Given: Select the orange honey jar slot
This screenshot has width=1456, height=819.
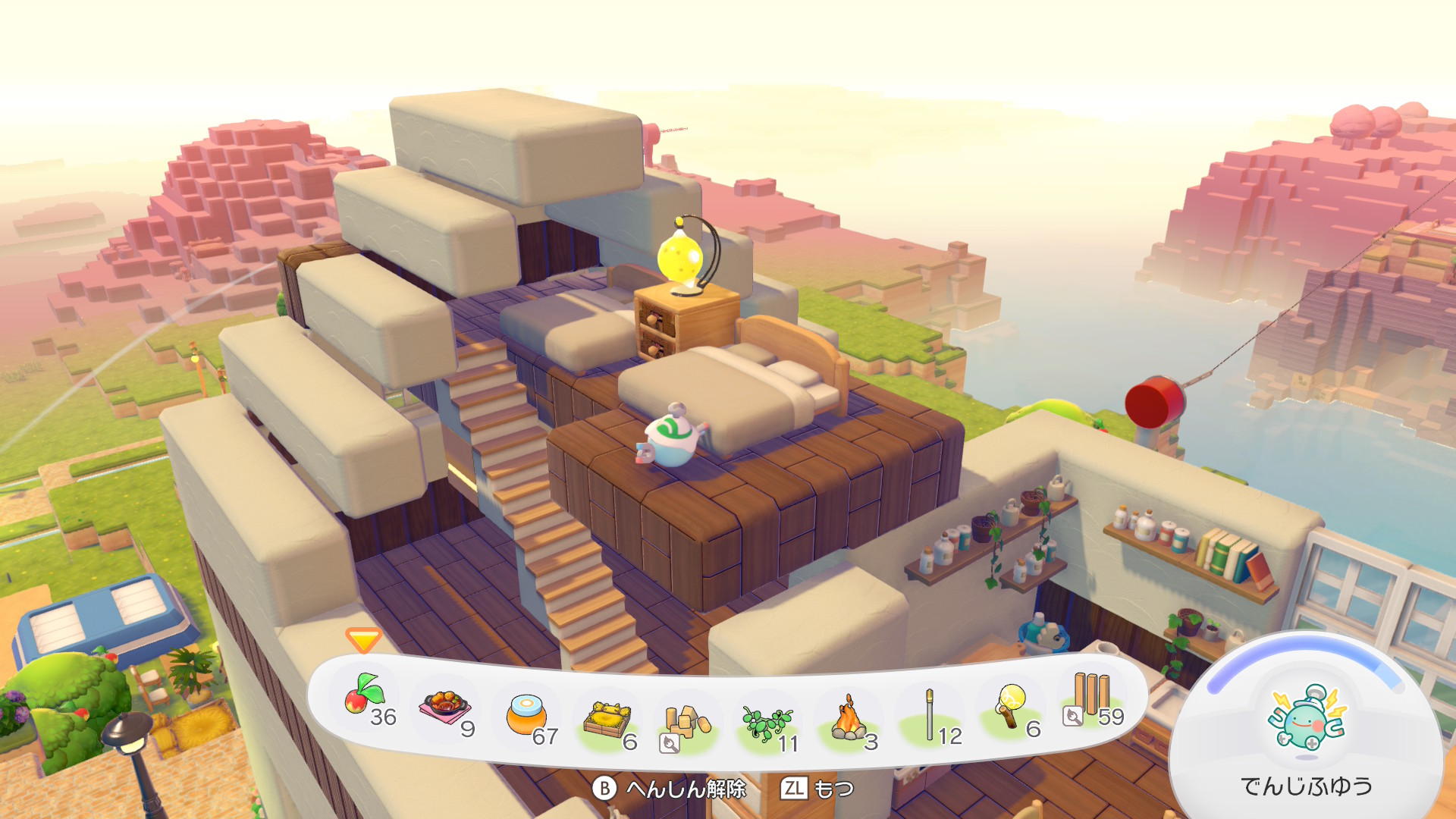Looking at the screenshot, I should click(x=526, y=715).
